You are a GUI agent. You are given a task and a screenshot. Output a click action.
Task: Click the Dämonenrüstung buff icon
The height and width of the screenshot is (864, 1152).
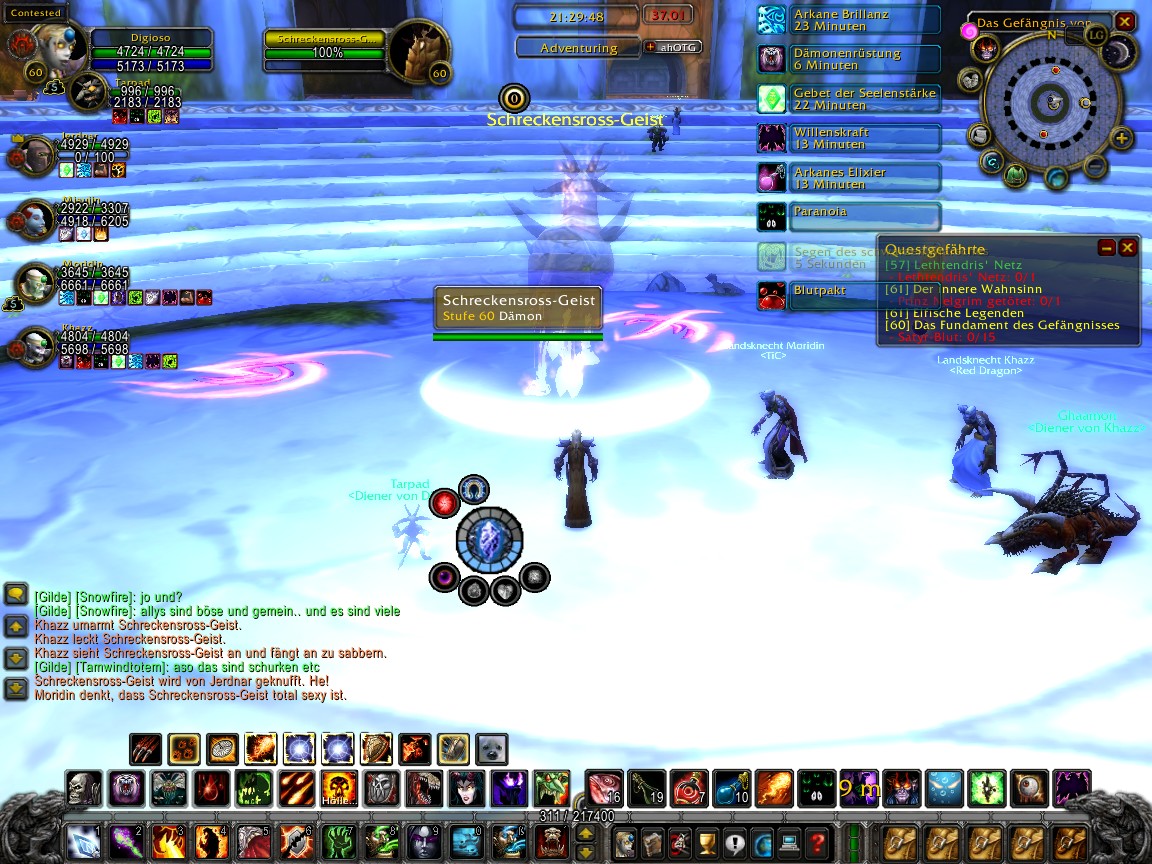click(x=772, y=59)
